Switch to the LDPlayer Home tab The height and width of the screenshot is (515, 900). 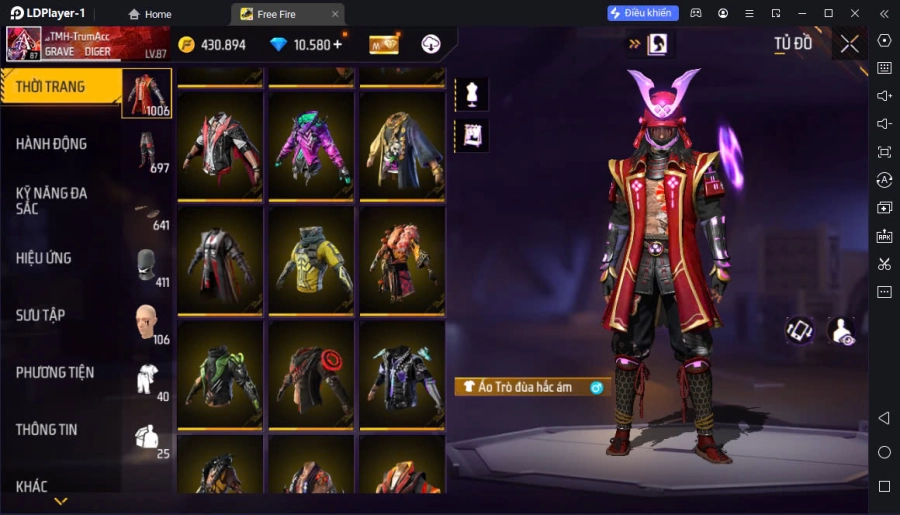pyautogui.click(x=150, y=14)
